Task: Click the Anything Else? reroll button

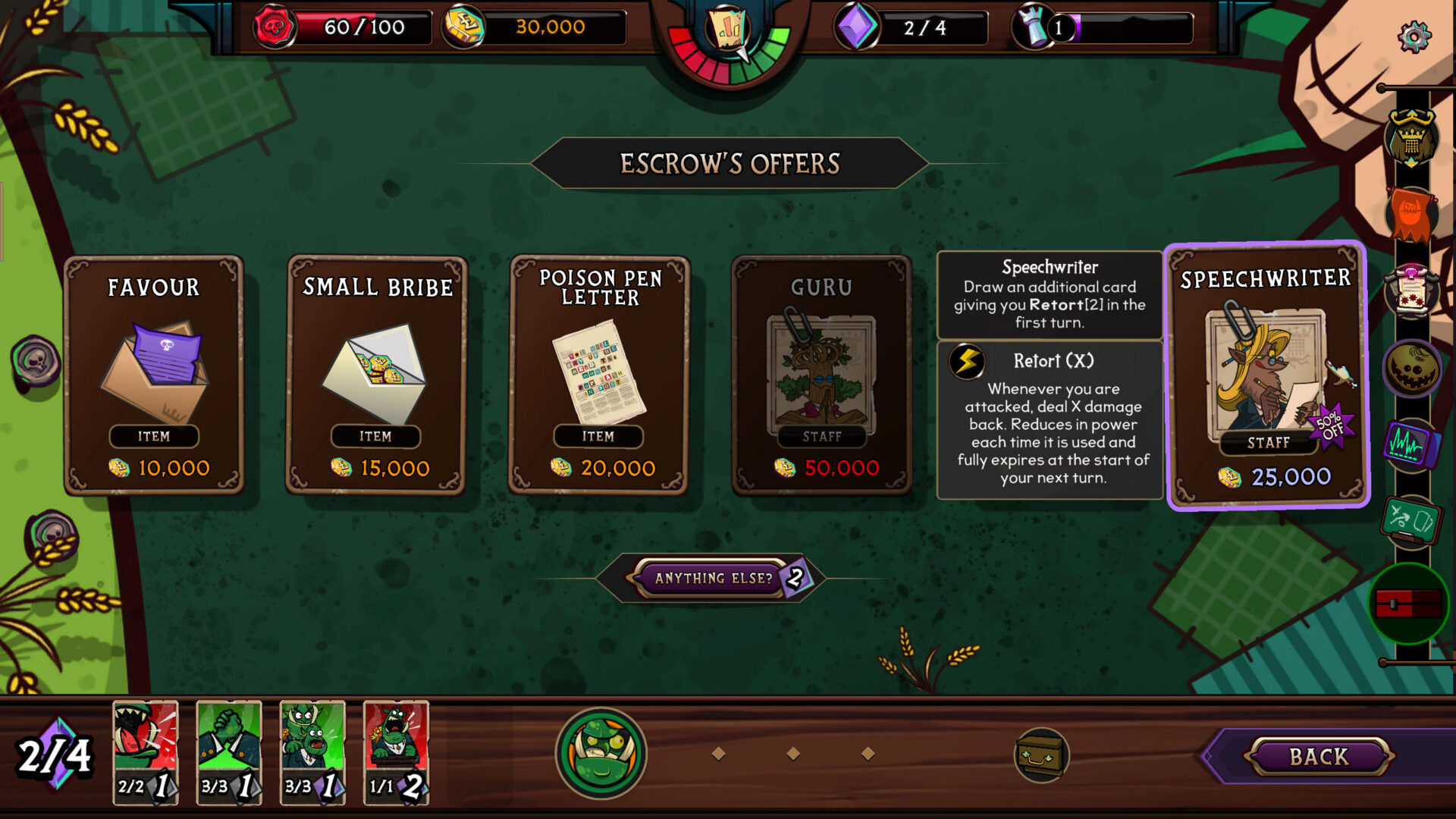Action: pyautogui.click(x=713, y=579)
